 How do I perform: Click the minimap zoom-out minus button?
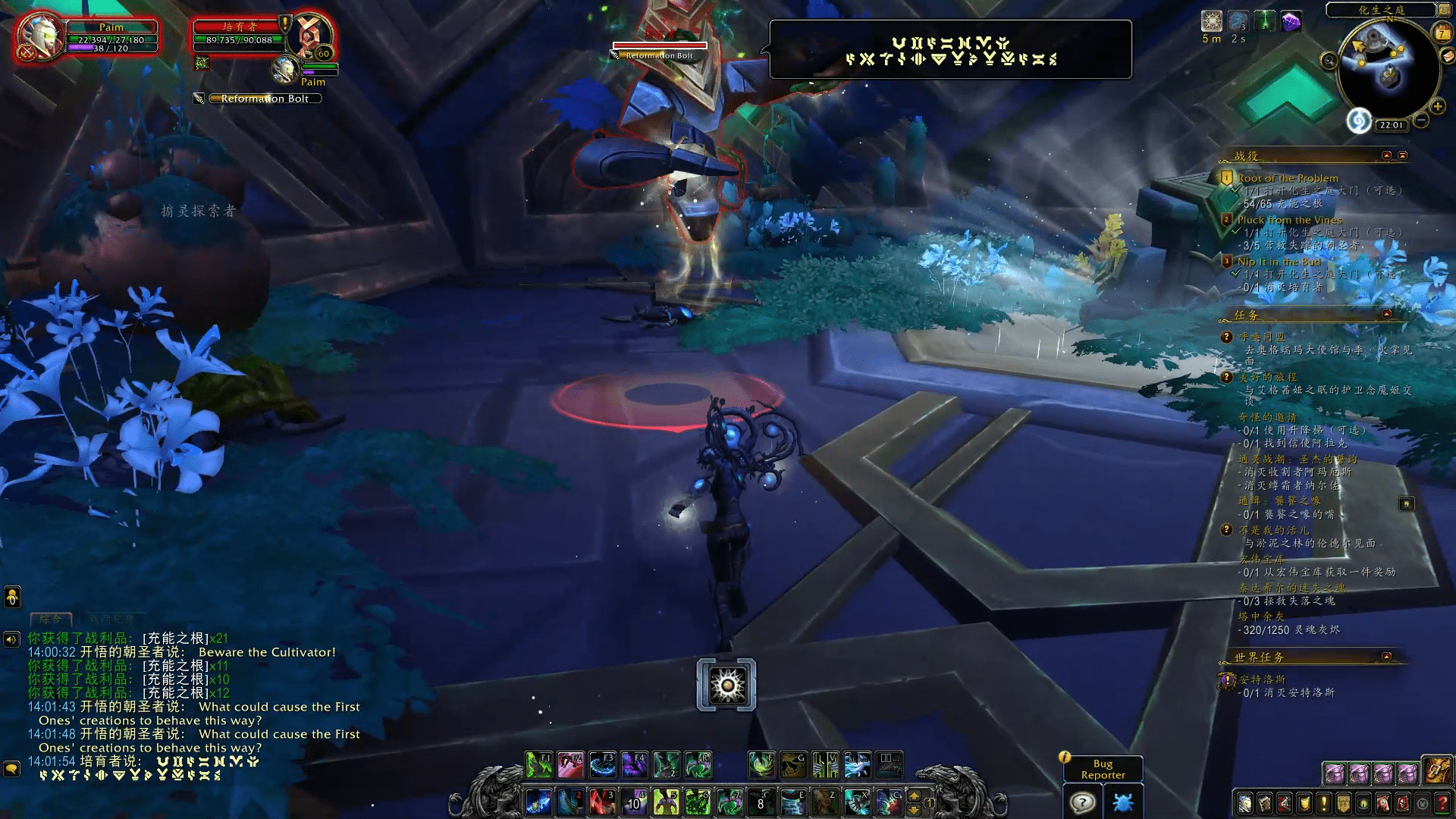1421,120
